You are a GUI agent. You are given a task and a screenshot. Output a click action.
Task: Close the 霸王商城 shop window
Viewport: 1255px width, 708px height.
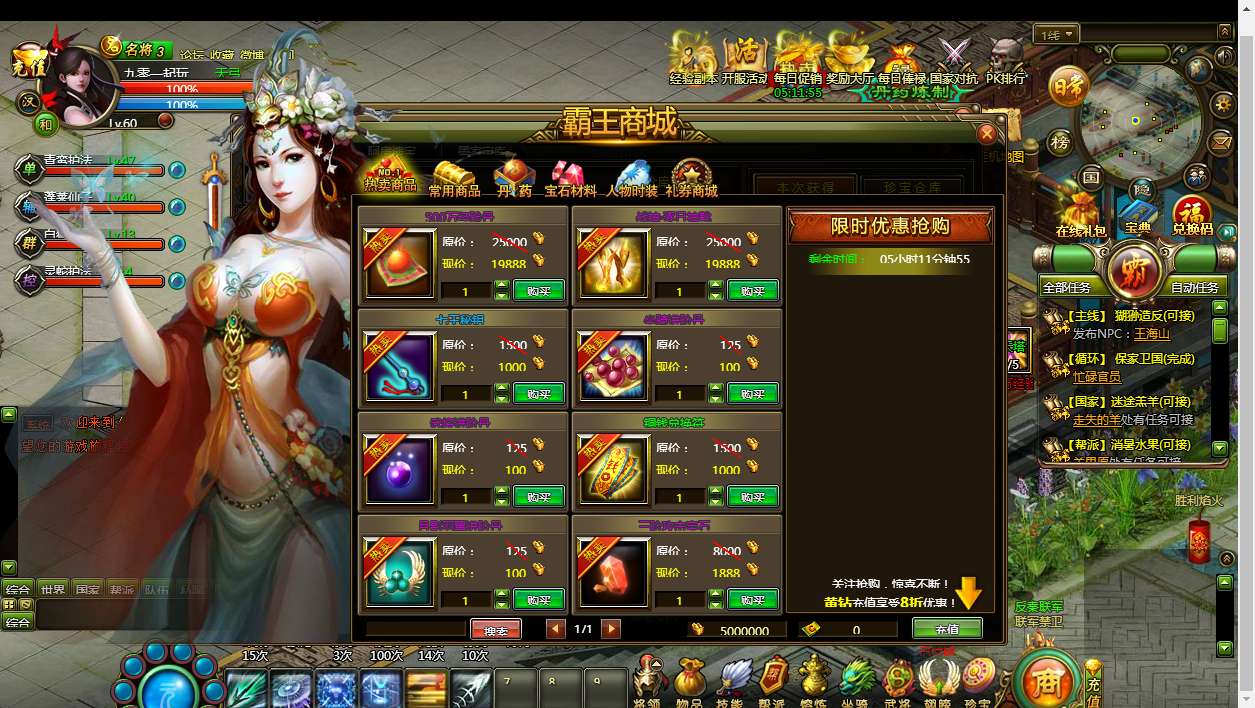pyautogui.click(x=987, y=133)
